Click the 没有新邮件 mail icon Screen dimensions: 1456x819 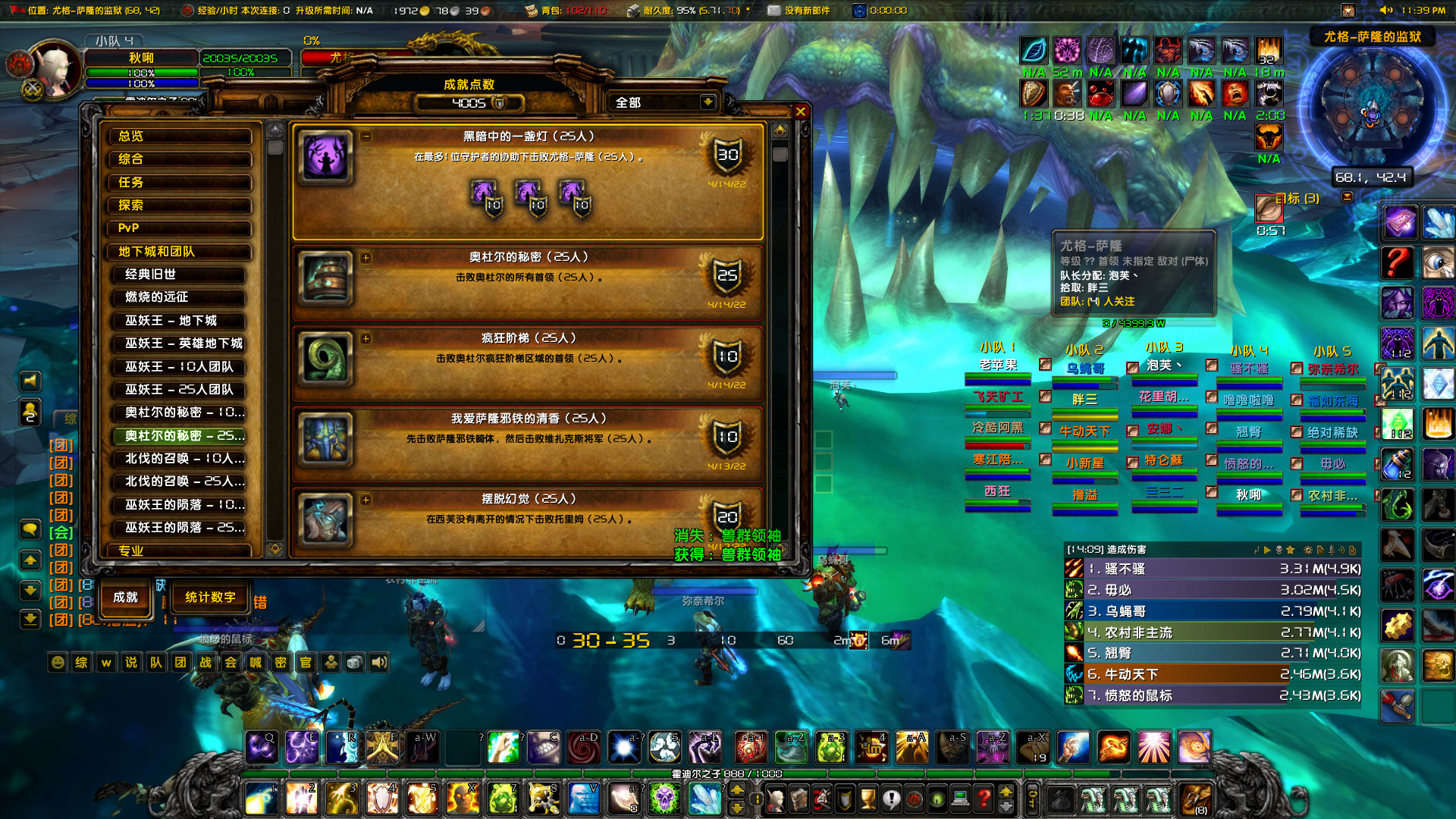[x=774, y=10]
